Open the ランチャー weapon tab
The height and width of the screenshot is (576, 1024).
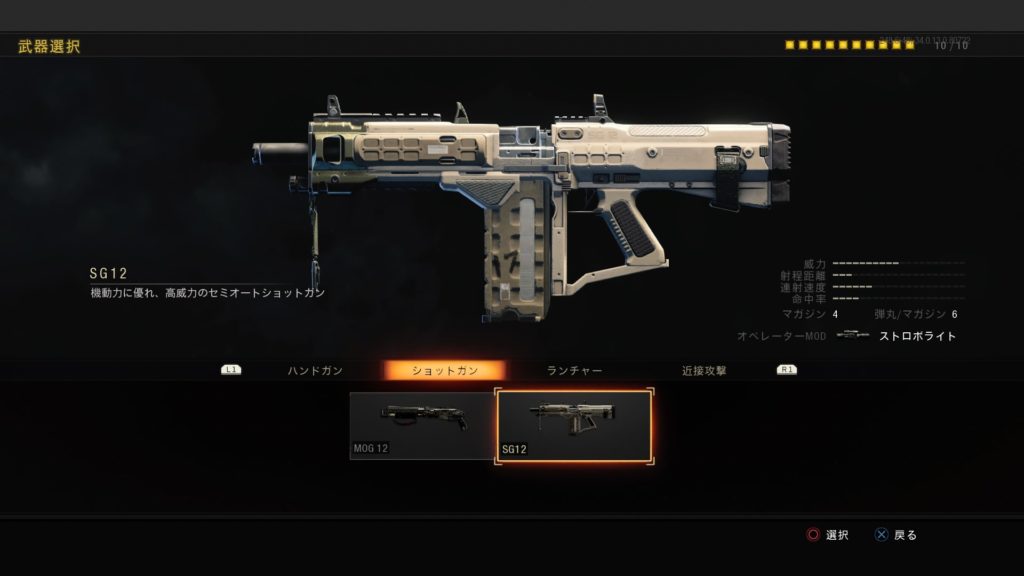[x=574, y=370]
